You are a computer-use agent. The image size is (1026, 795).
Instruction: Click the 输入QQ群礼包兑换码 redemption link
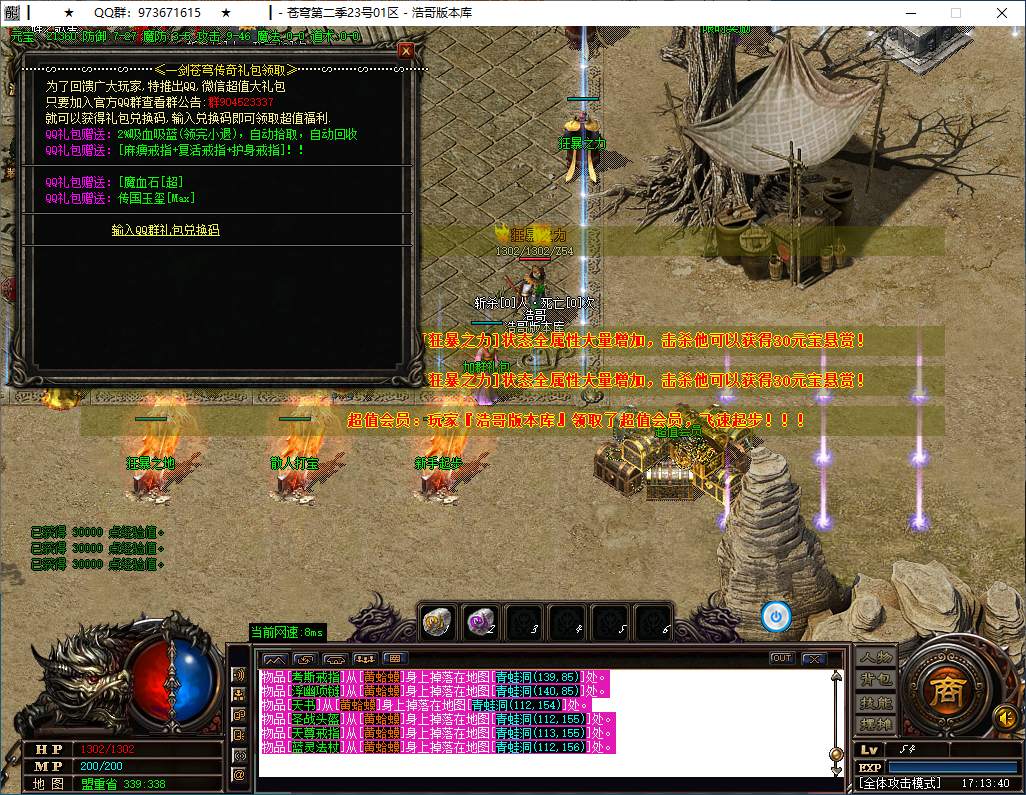pos(165,230)
